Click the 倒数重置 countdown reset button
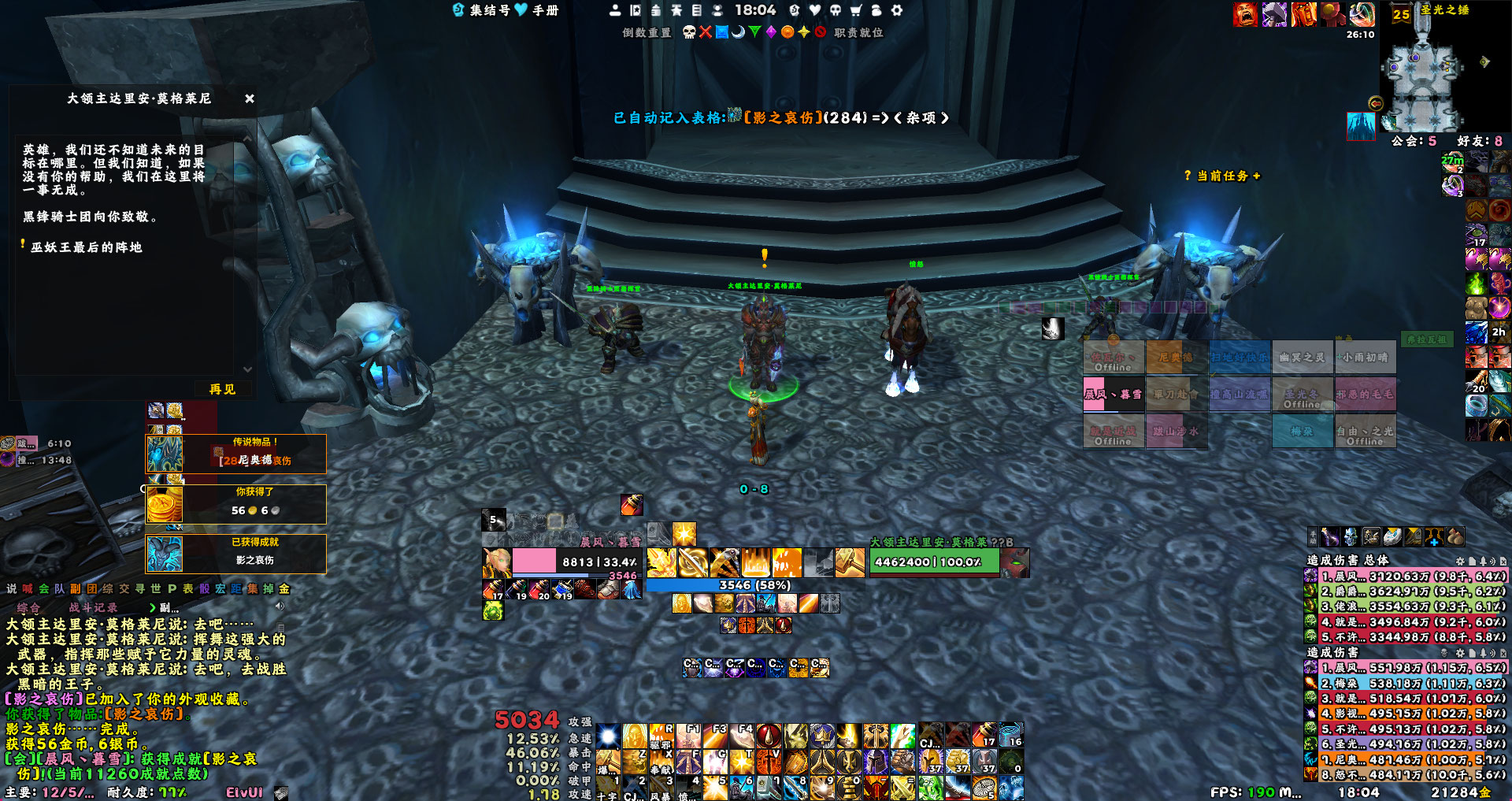This screenshot has width=1512, height=801. point(647,32)
